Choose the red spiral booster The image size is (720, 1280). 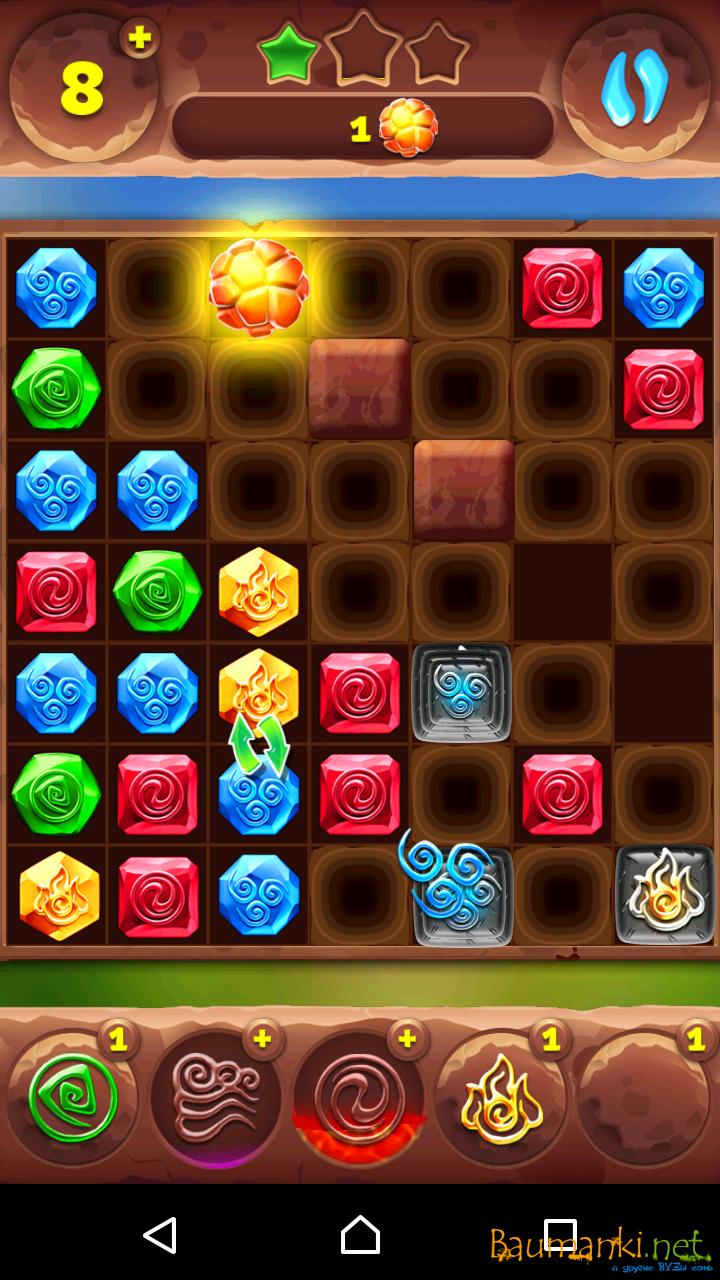pyautogui.click(x=359, y=1099)
